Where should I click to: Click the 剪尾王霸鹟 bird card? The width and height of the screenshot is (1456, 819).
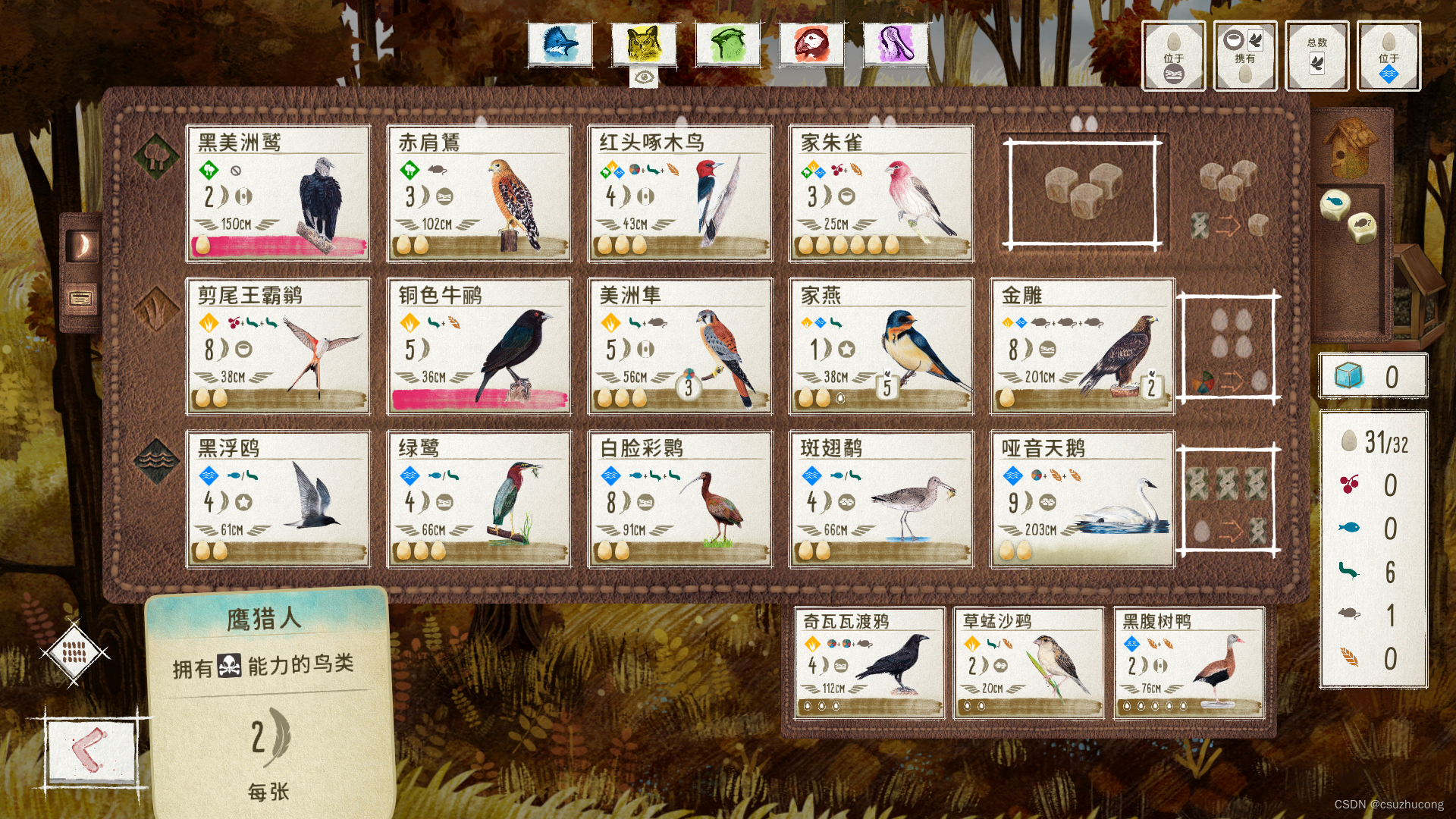coord(278,347)
